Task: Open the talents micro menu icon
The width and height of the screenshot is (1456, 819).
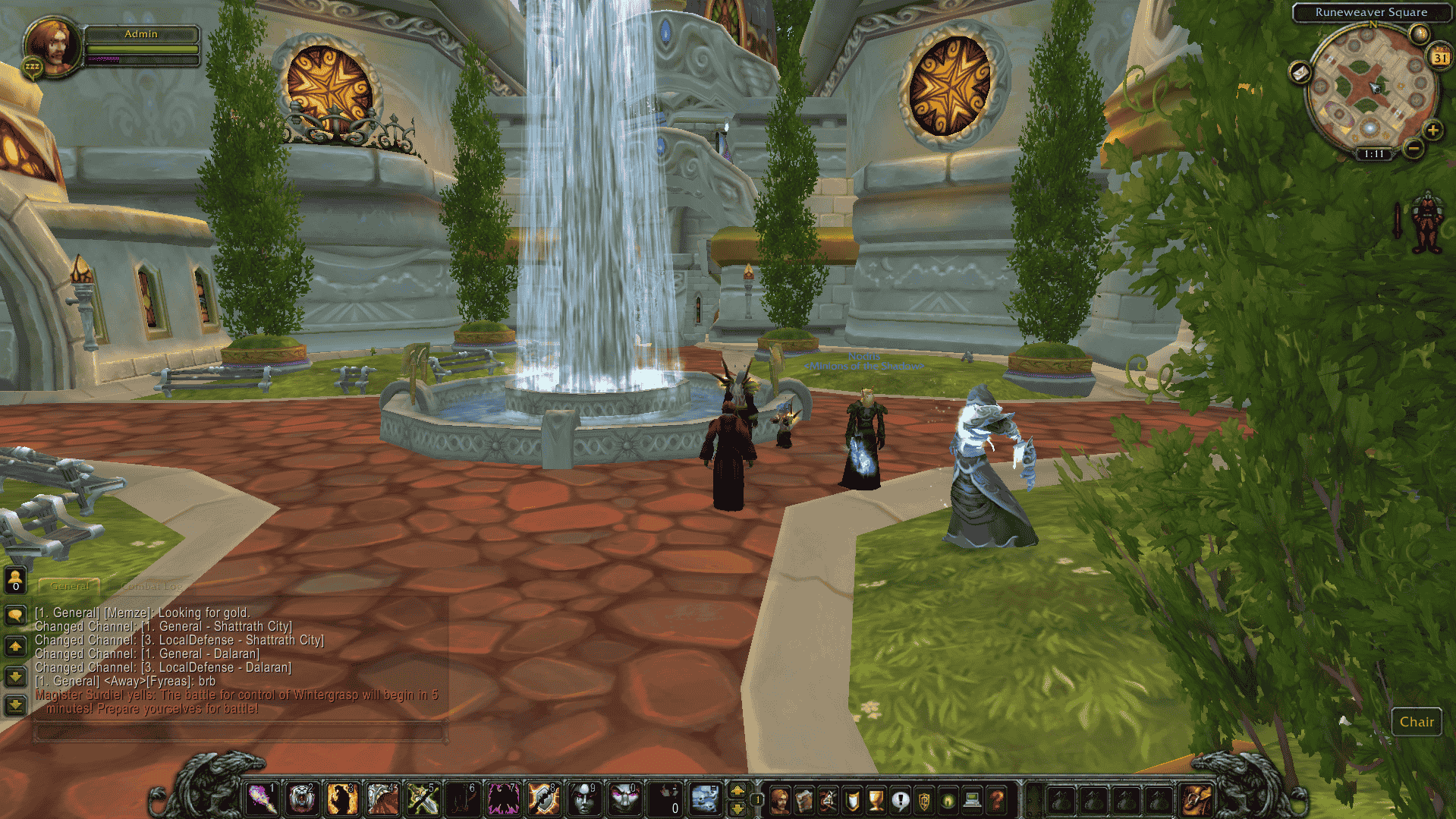Action: pos(828,801)
